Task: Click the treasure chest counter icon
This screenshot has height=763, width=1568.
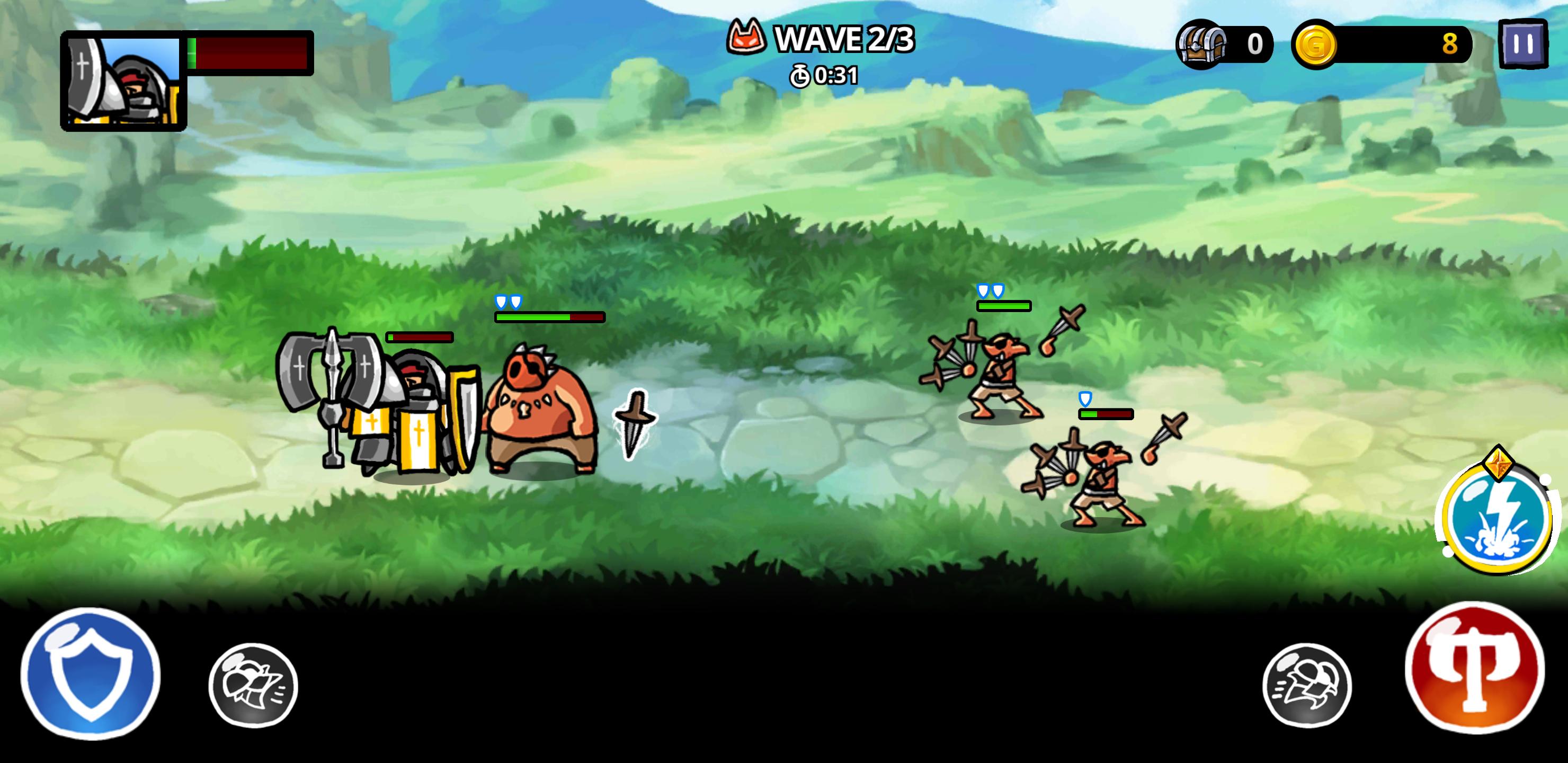Action: [1200, 45]
